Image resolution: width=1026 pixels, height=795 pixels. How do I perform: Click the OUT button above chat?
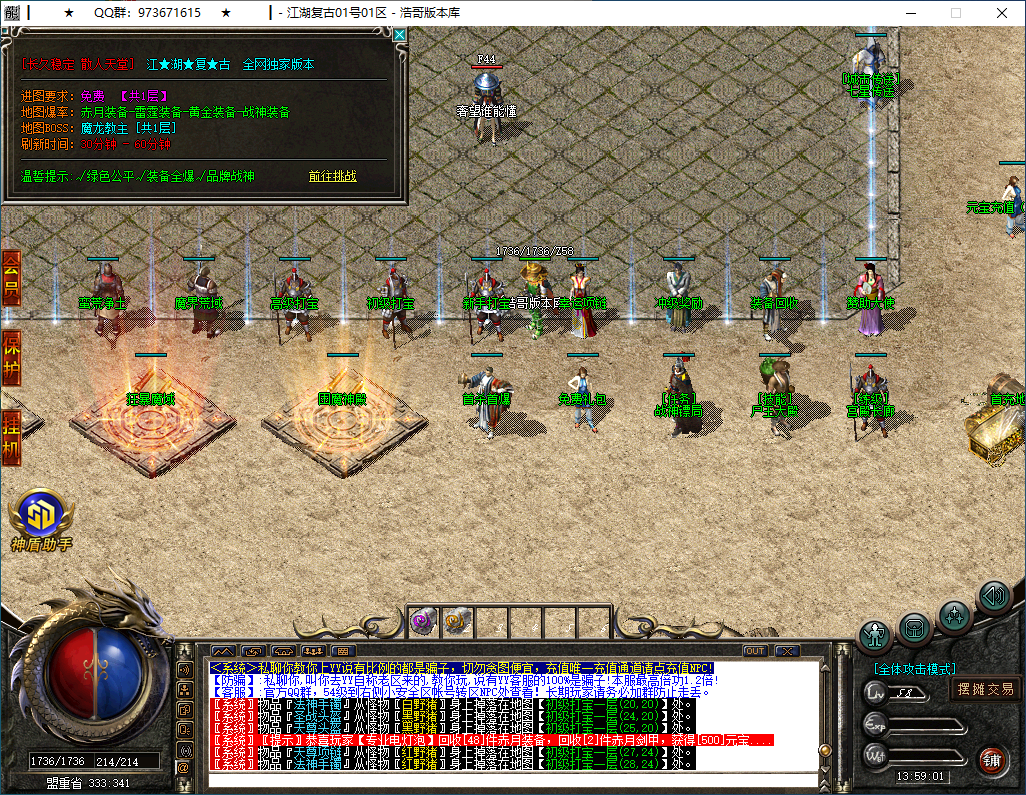click(754, 651)
